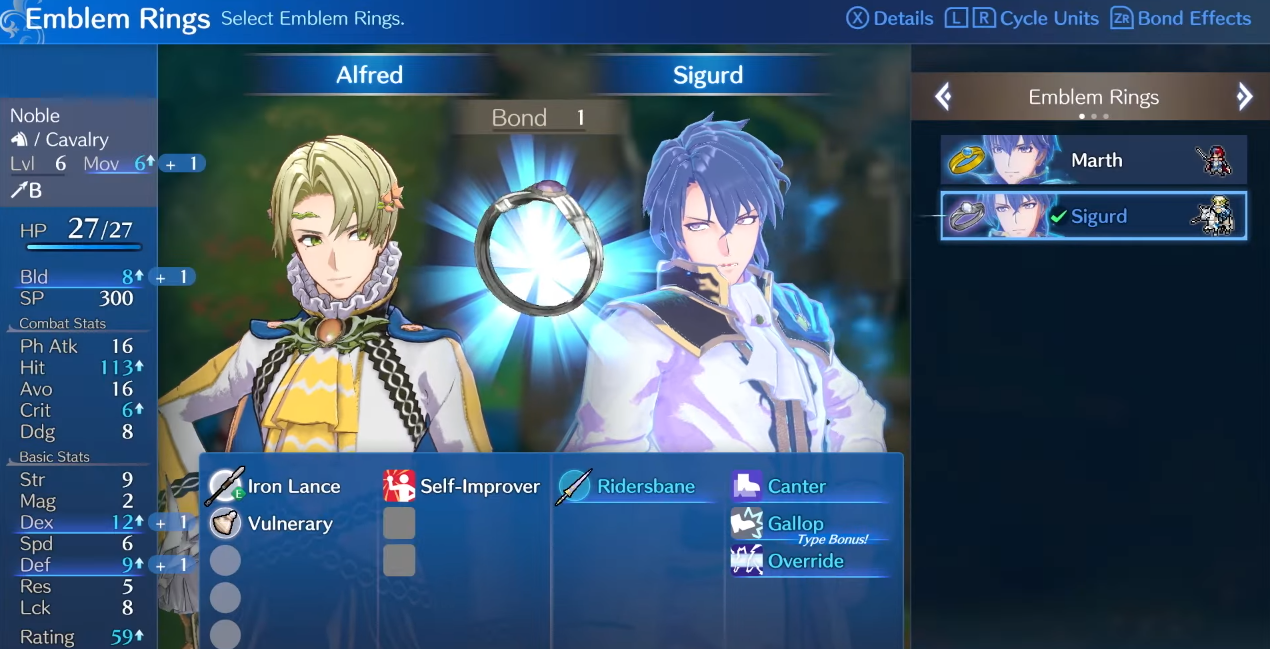1270x649 pixels.
Task: View the Ridersbane engage weapon
Action: 628,487
